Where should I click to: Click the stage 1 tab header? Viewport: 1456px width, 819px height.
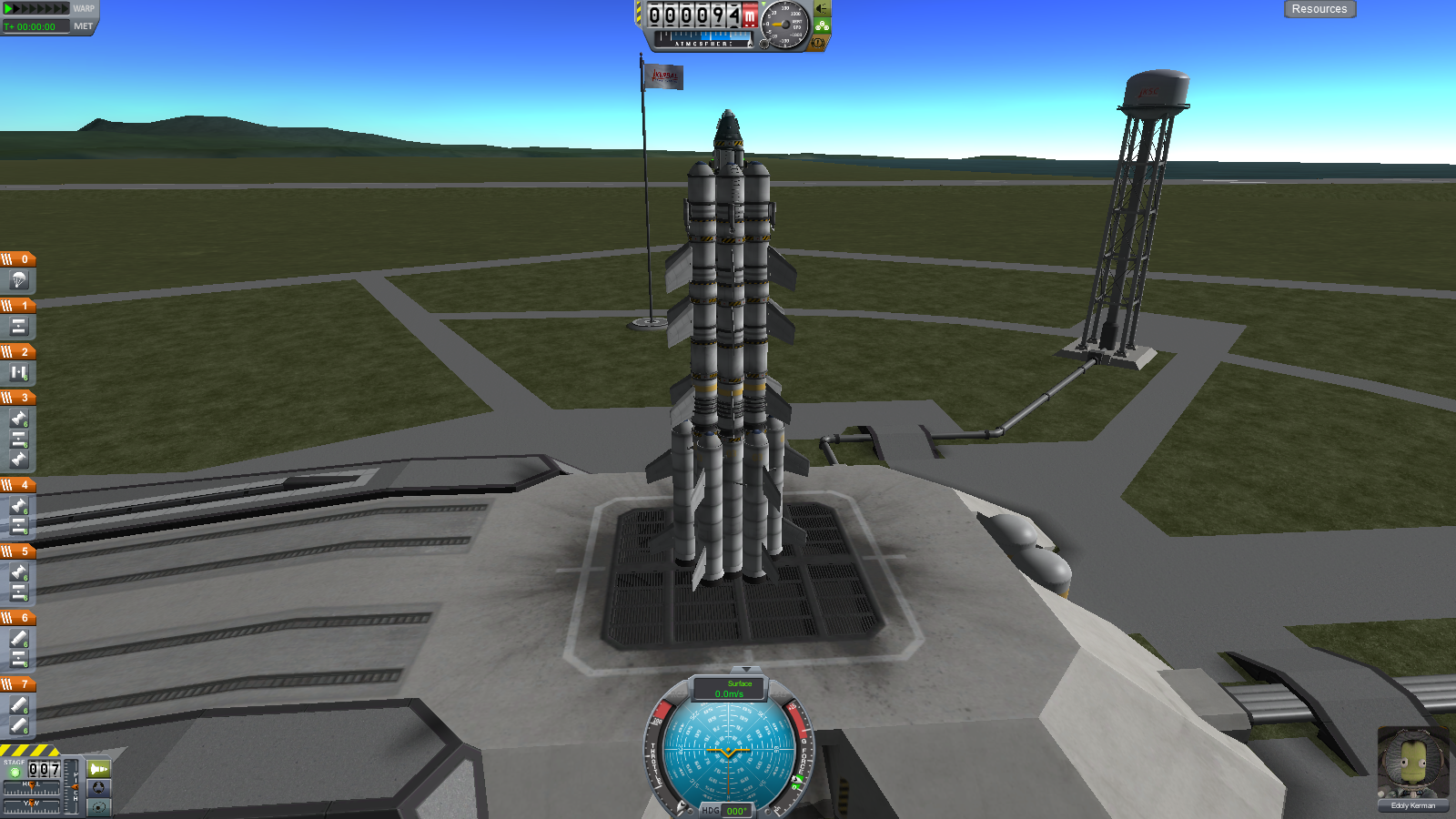18,306
